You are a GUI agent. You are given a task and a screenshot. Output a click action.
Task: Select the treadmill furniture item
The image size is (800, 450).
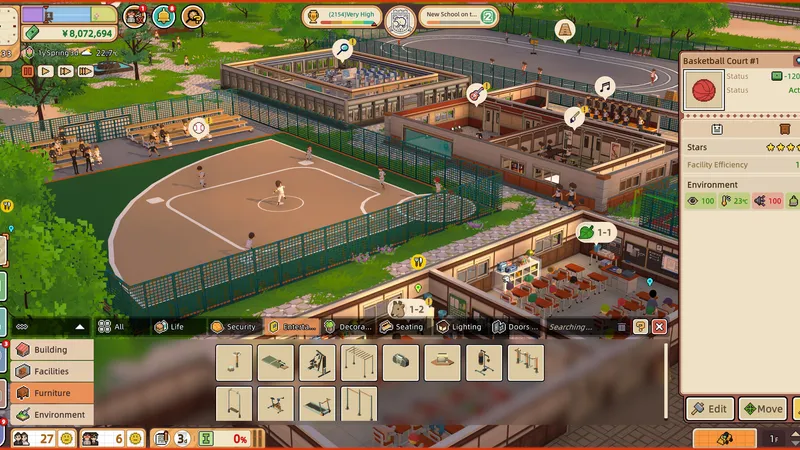click(x=318, y=404)
